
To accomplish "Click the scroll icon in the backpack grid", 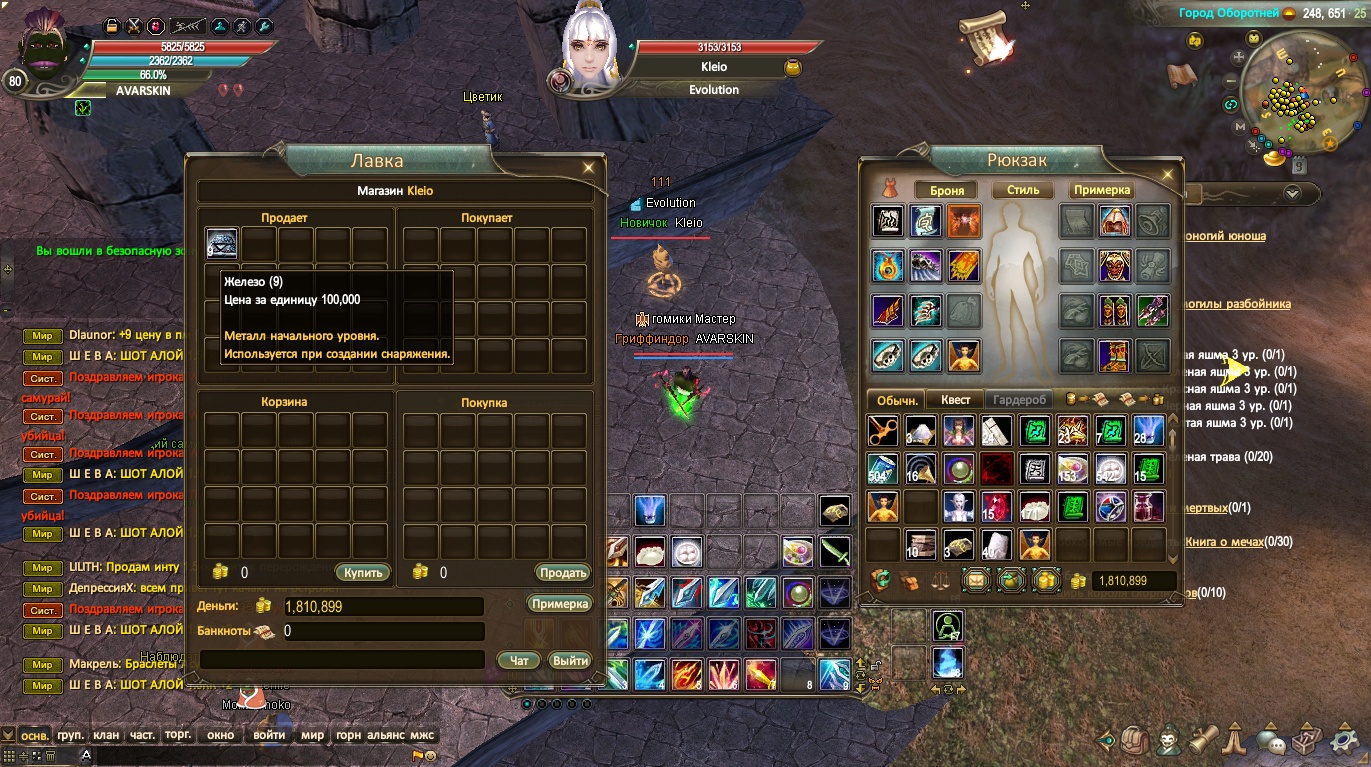I will point(960,545).
